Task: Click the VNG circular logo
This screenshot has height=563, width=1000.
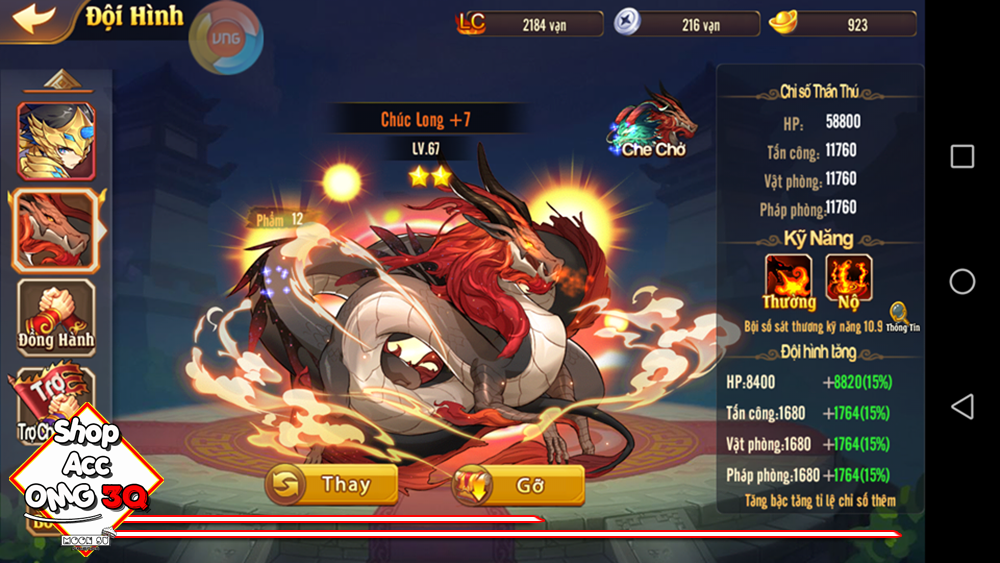Action: click(226, 38)
